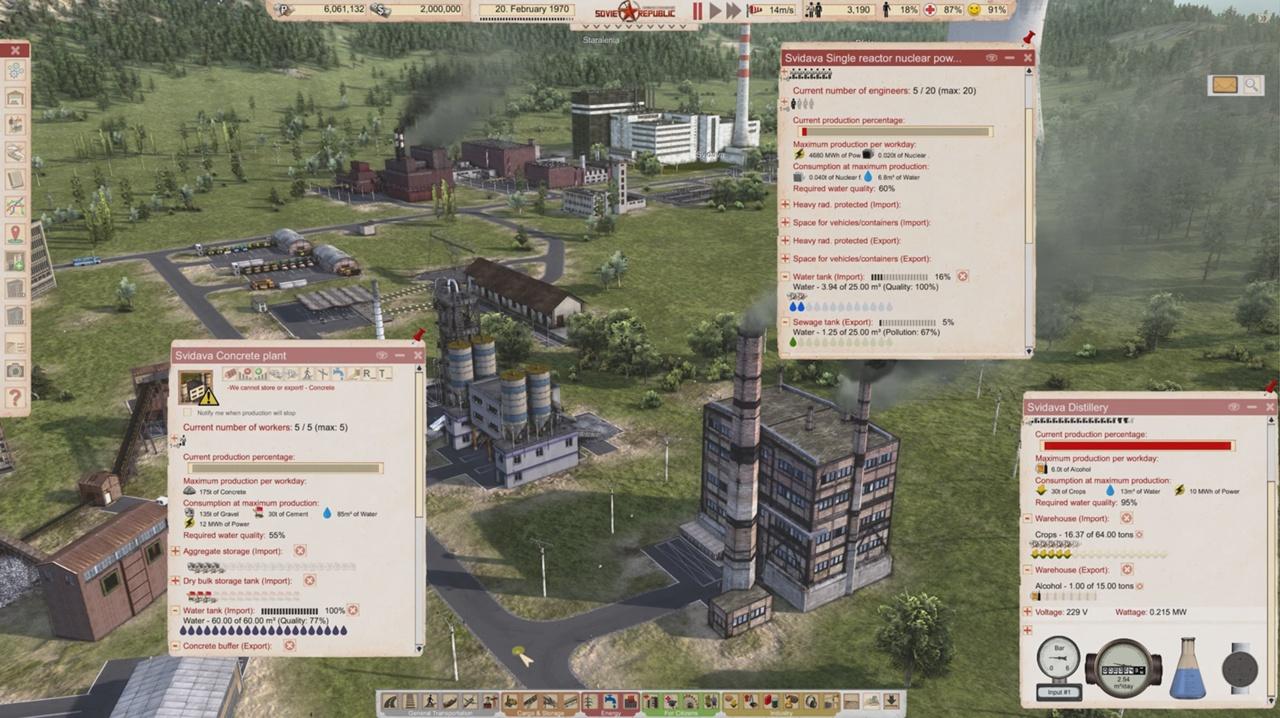Choose the road construction tool
This screenshot has width=1280, height=718.
(x=388, y=701)
